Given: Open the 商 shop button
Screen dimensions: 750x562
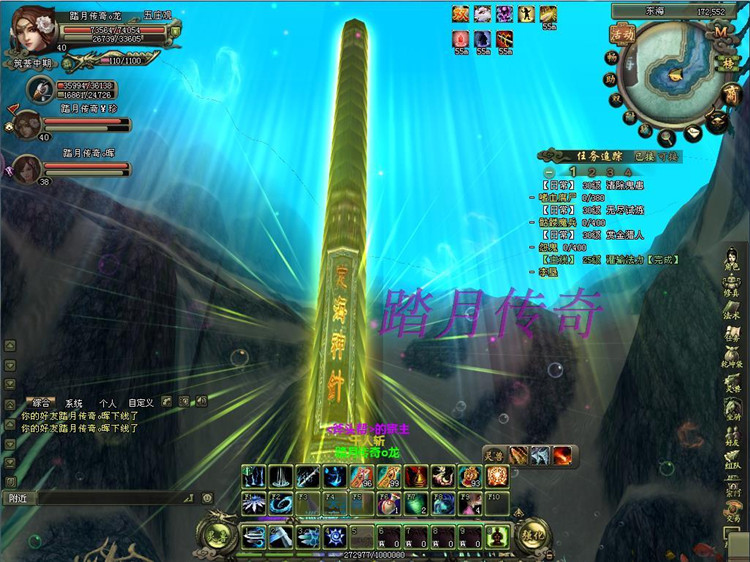Looking at the screenshot, I should click(732, 93).
